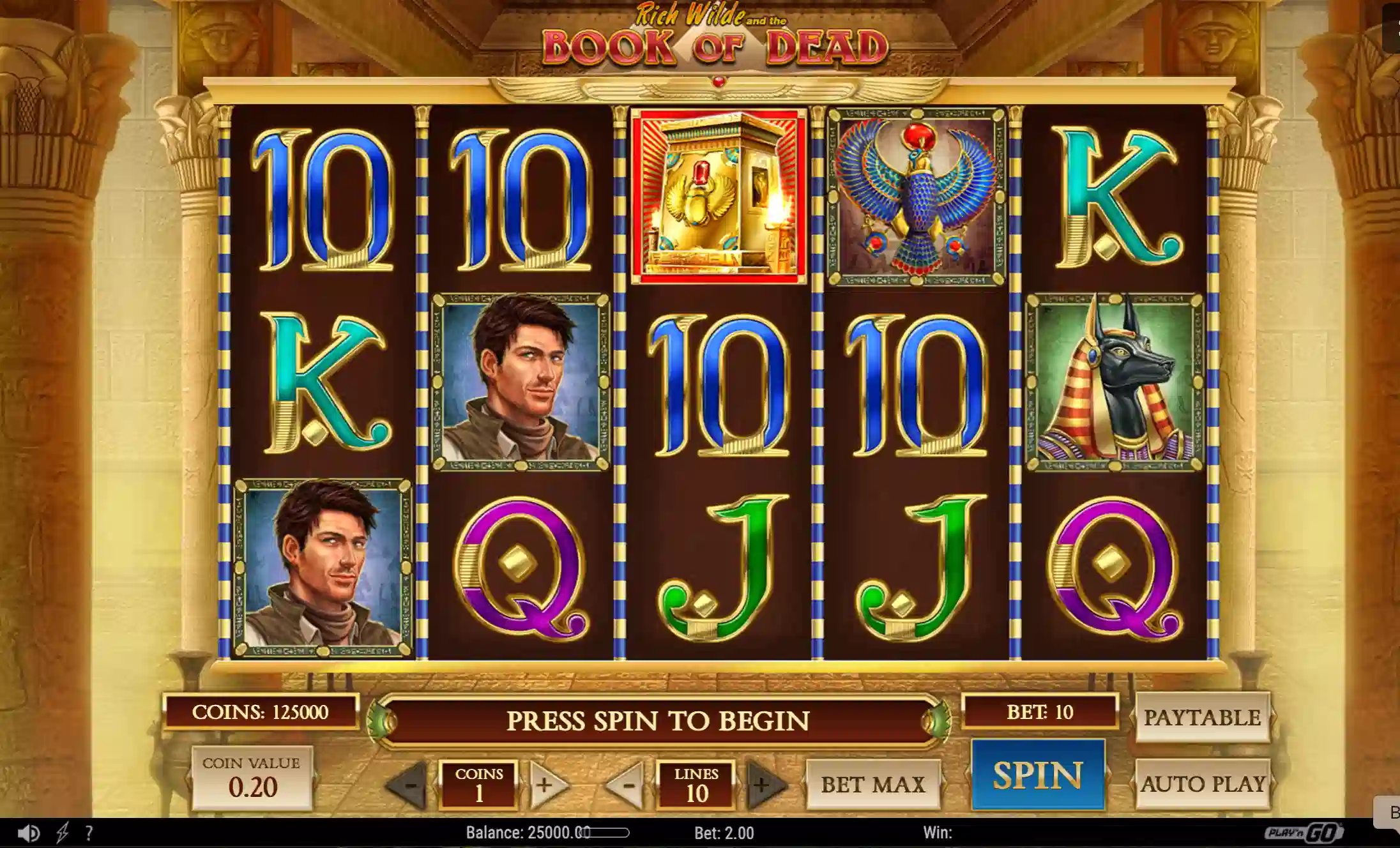The width and height of the screenshot is (1400, 848).
Task: Start Auto Play
Action: pyautogui.click(x=1203, y=784)
